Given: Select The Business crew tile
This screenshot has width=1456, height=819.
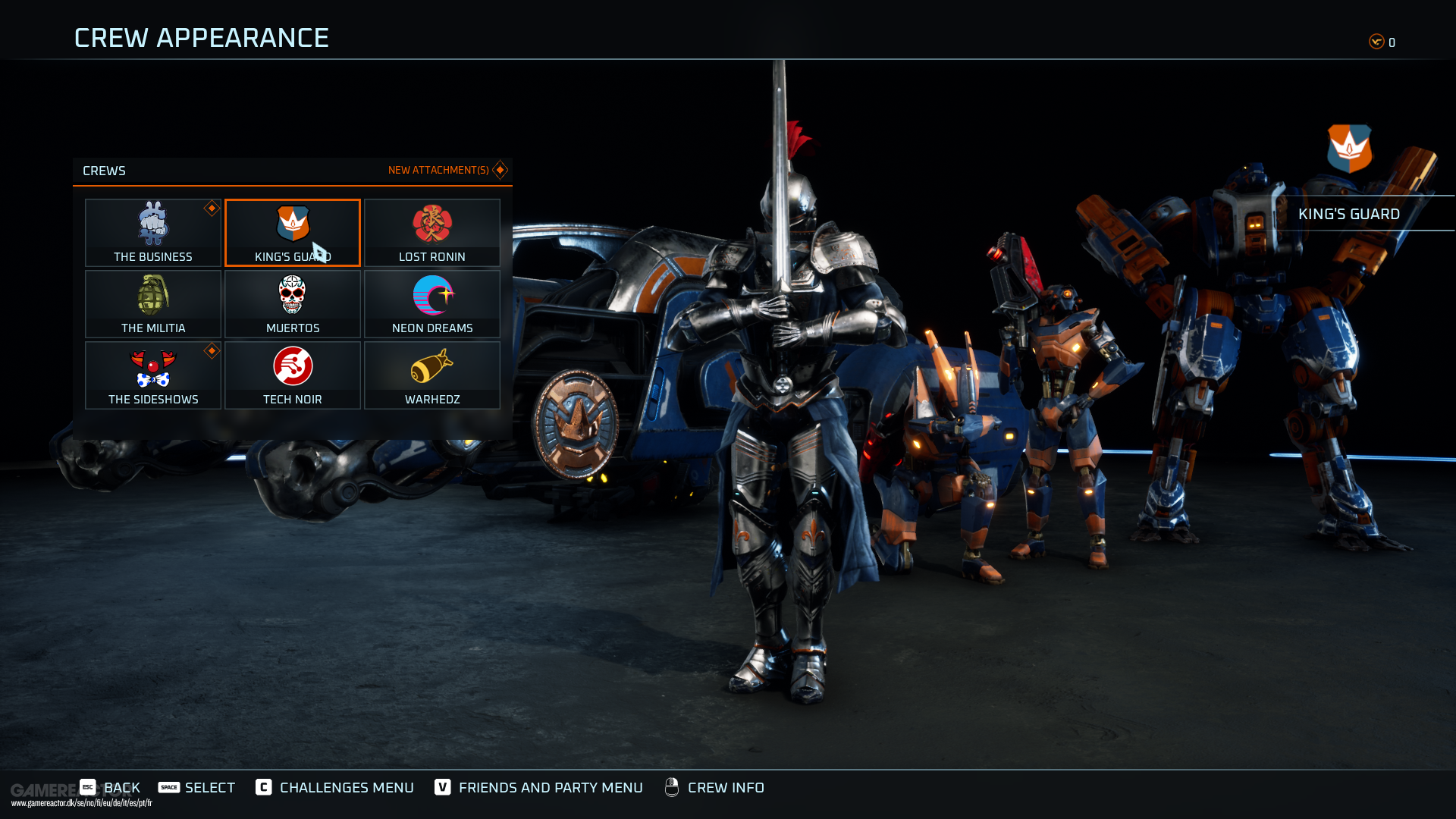Looking at the screenshot, I should click(x=153, y=232).
